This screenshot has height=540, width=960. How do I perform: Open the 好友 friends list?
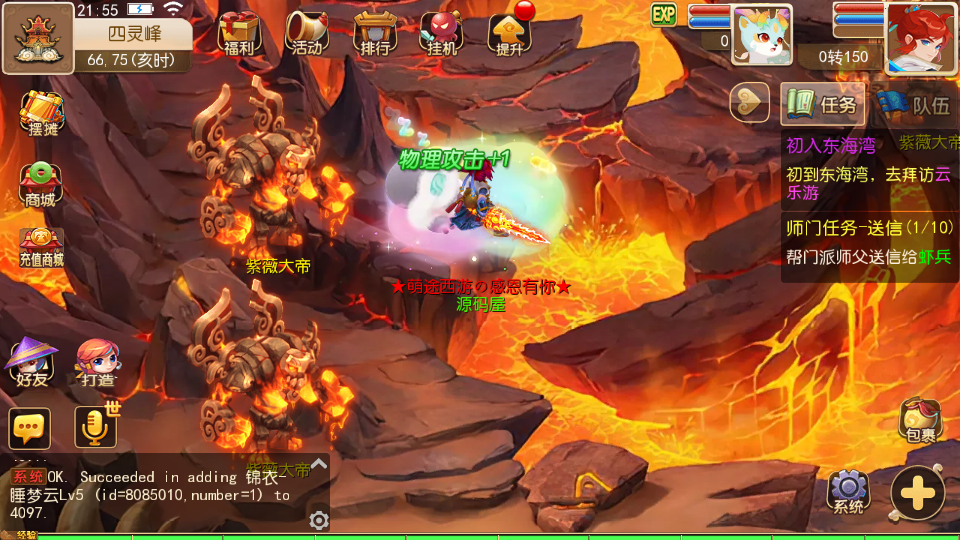[30, 362]
